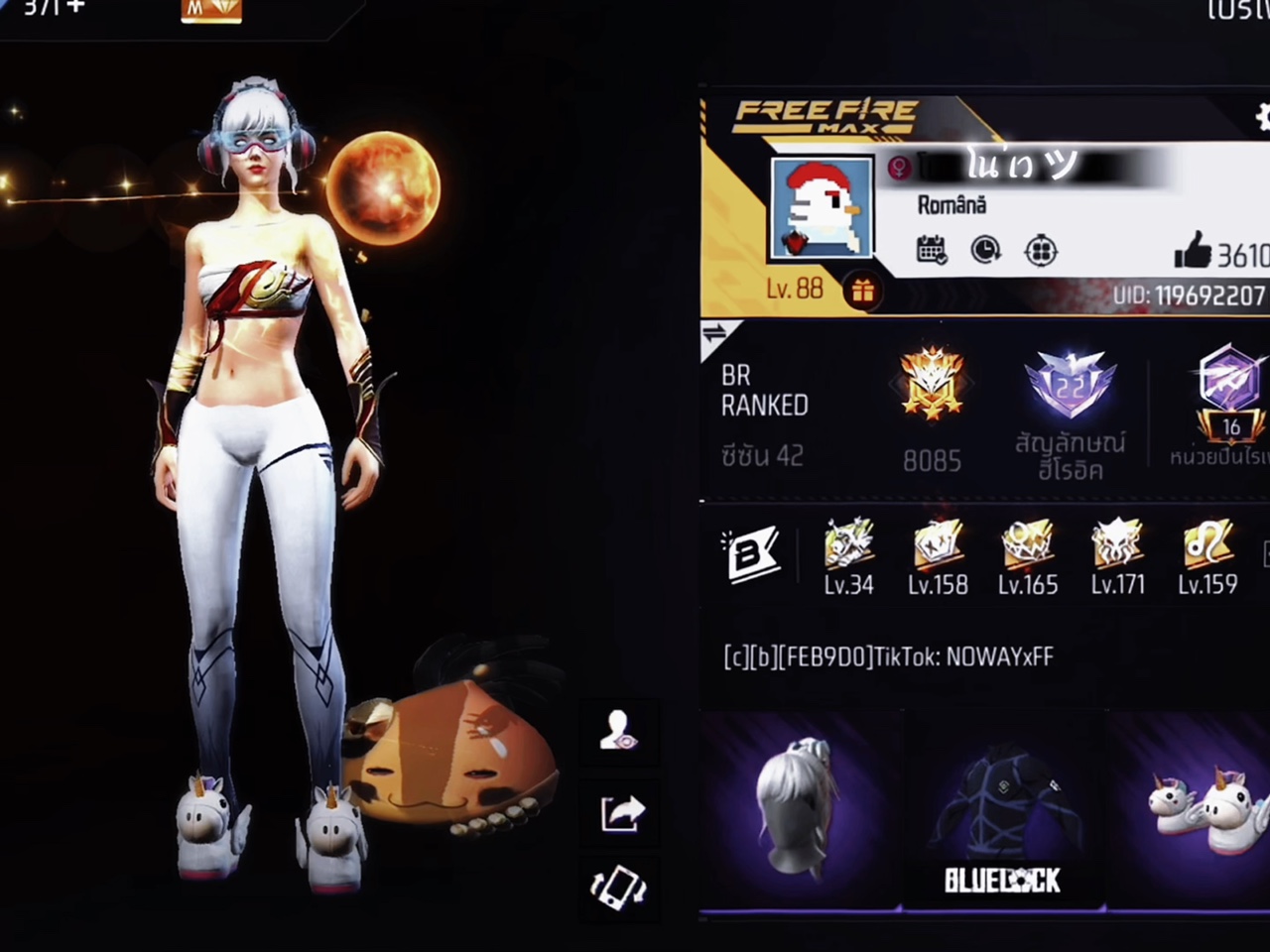Toggle the gender symbol beside the player name

click(x=898, y=168)
